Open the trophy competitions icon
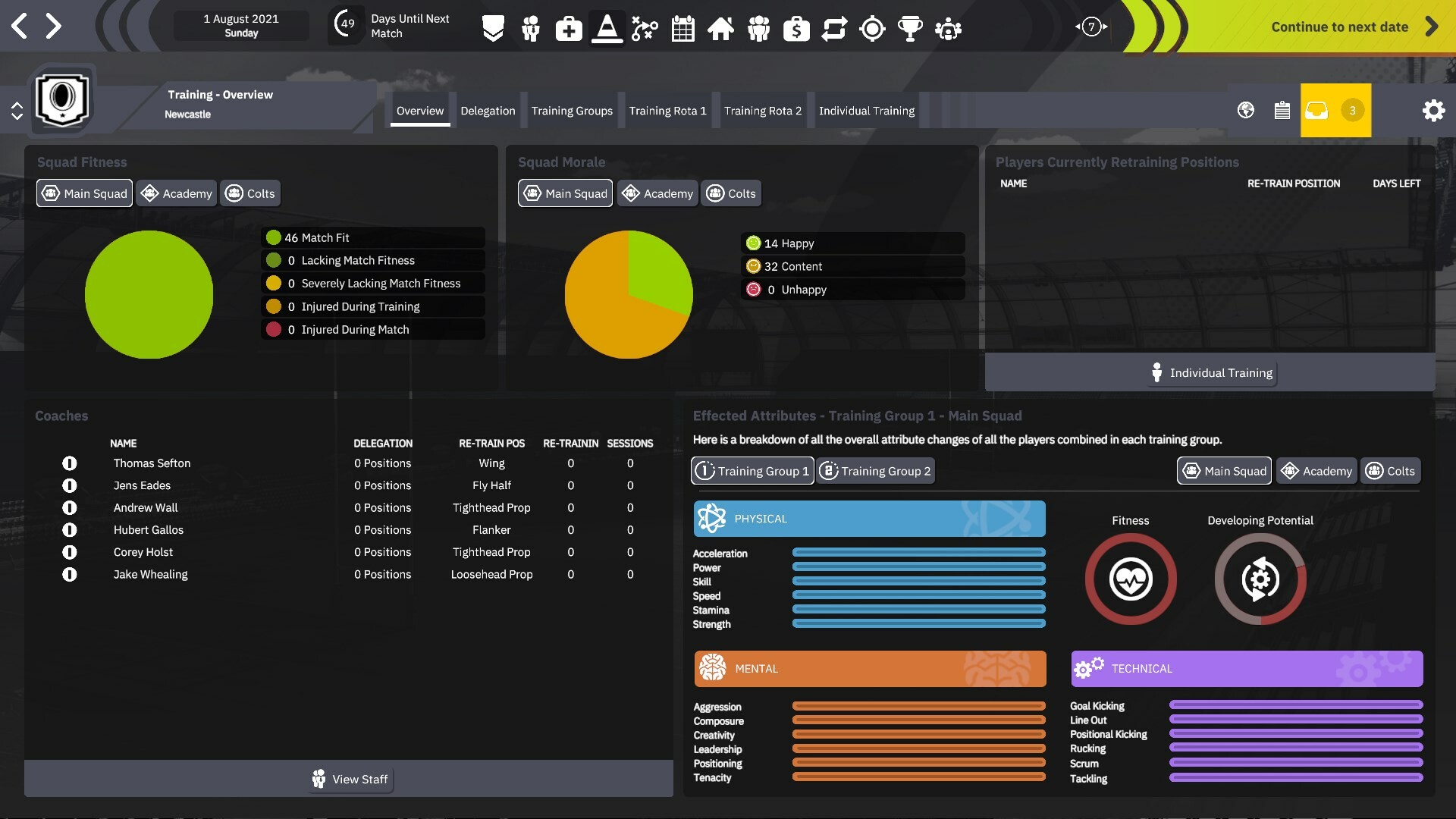 click(910, 29)
